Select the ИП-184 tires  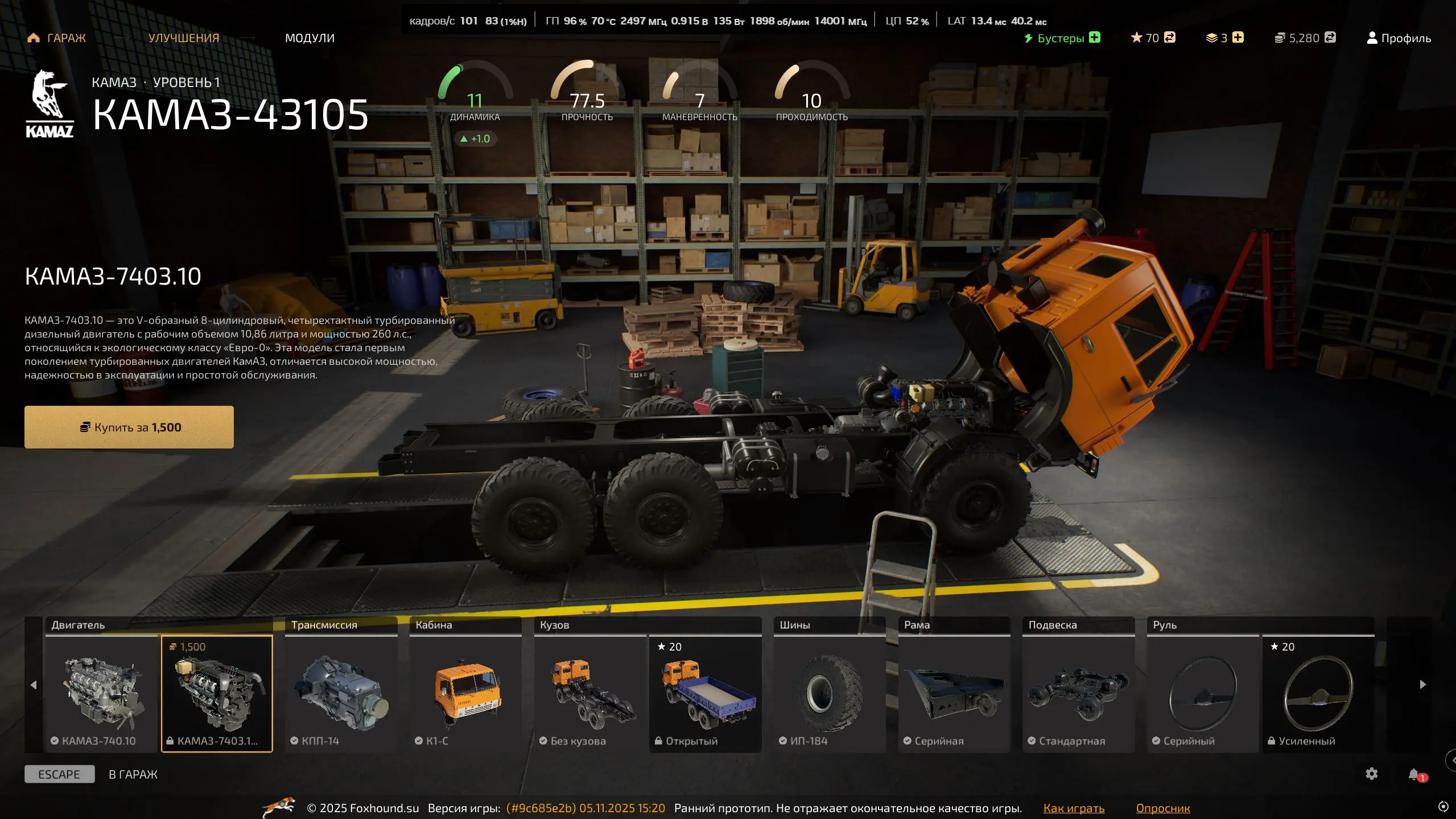pos(829,693)
